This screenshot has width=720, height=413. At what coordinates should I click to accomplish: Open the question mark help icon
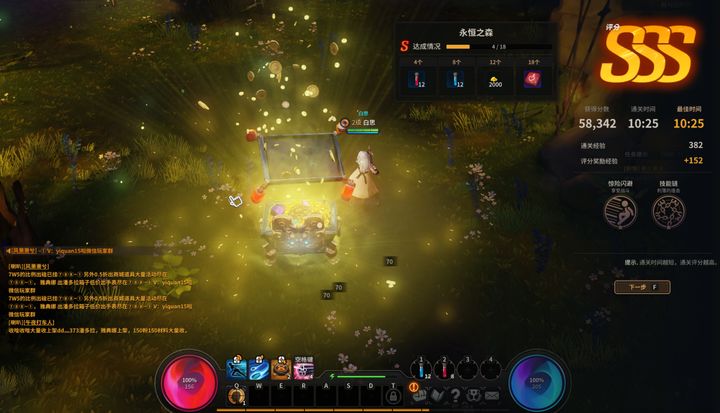coord(456,397)
